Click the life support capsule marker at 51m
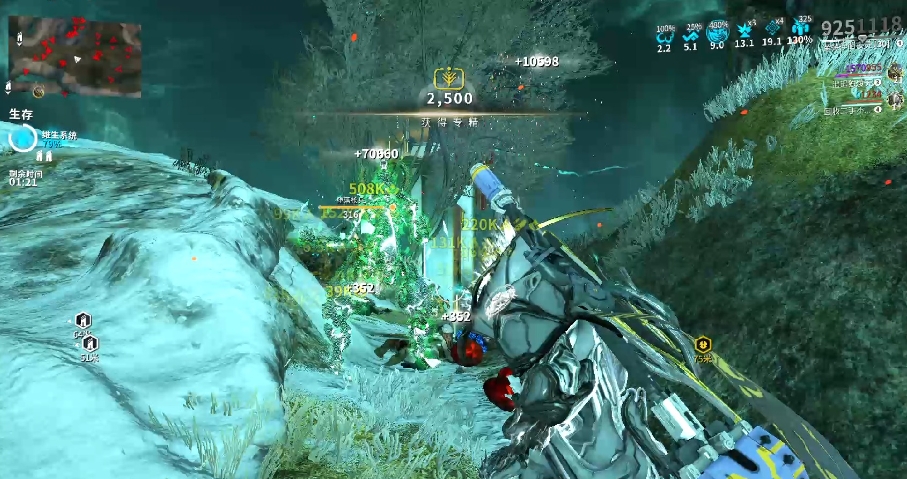Screen dimensions: 907x479 [91, 343]
